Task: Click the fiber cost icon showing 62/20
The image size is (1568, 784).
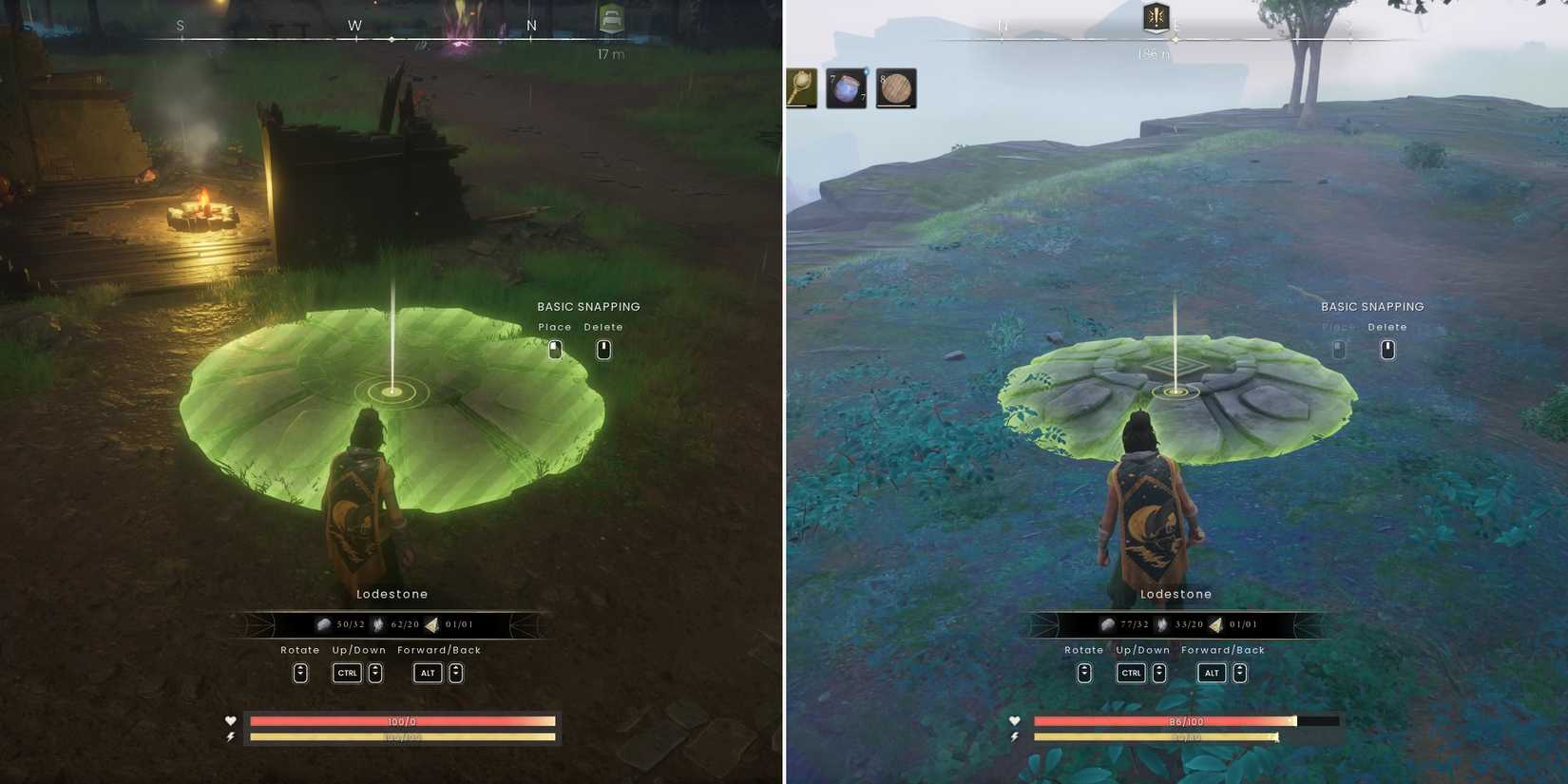Action: [x=379, y=624]
